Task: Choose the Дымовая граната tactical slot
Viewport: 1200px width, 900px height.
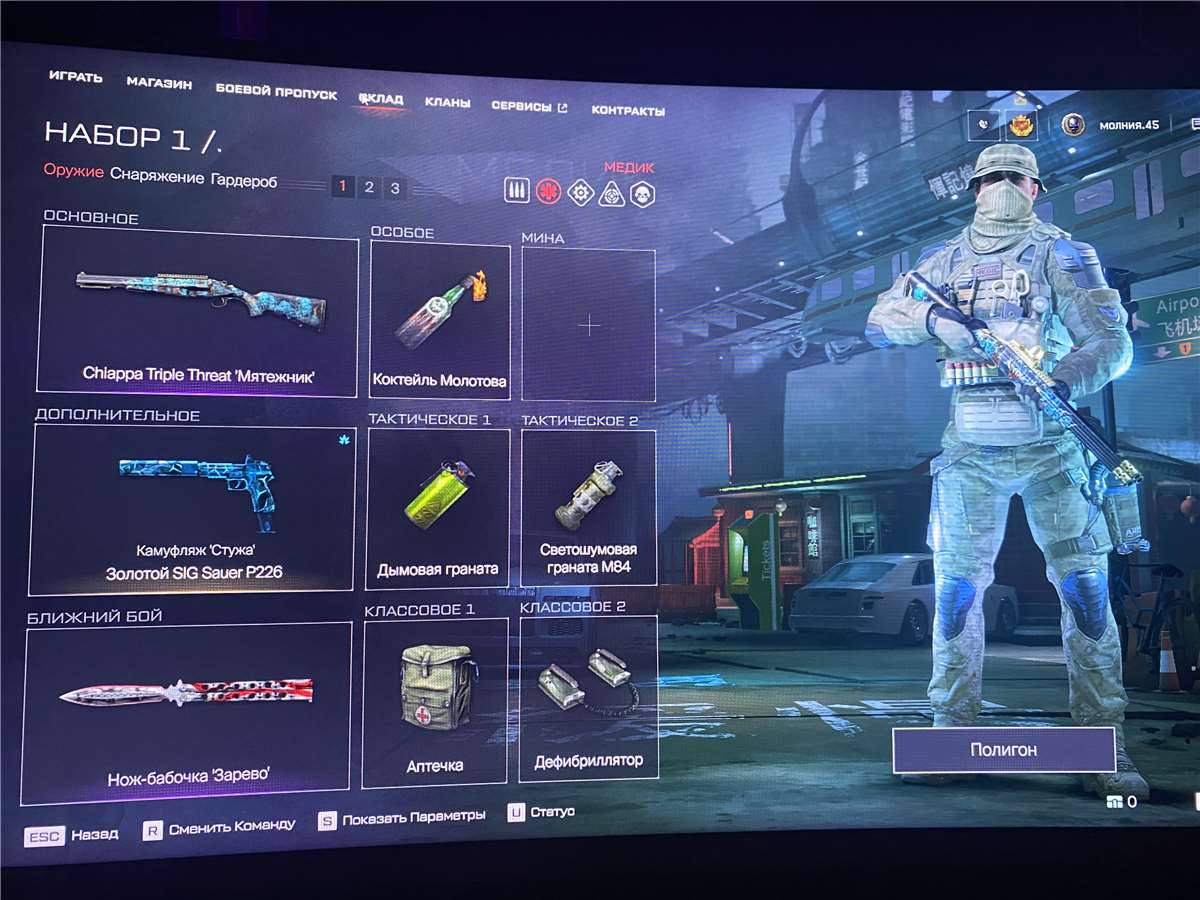Action: click(437, 508)
